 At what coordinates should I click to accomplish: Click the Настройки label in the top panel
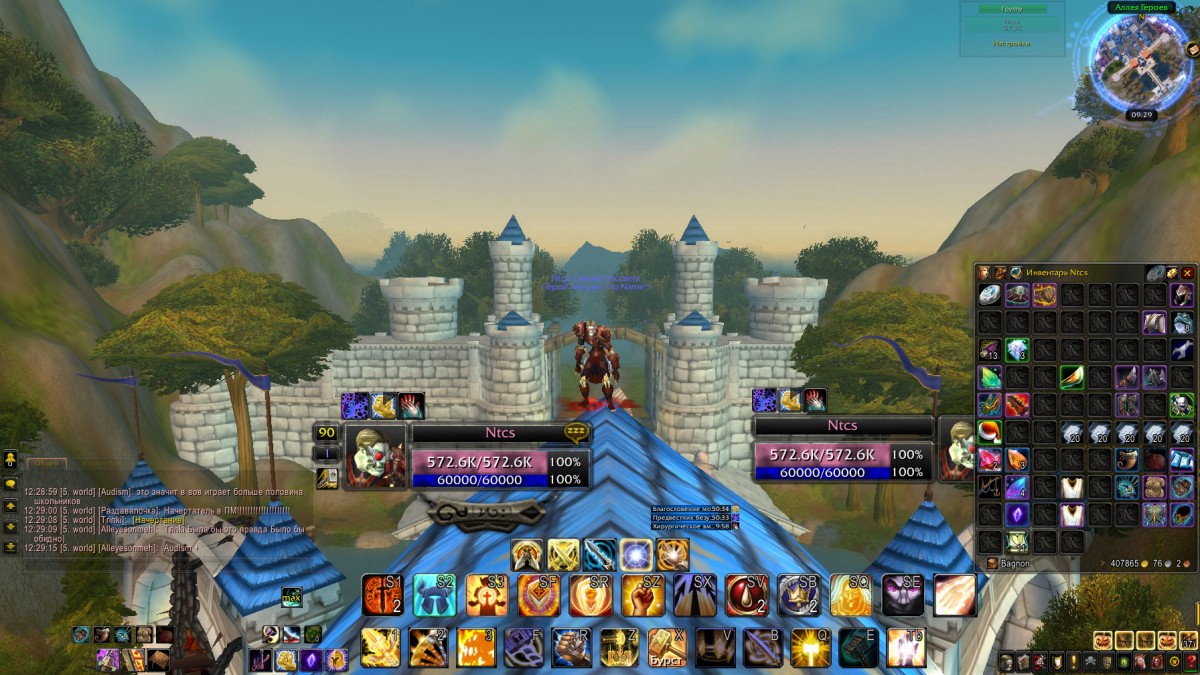[x=1011, y=44]
